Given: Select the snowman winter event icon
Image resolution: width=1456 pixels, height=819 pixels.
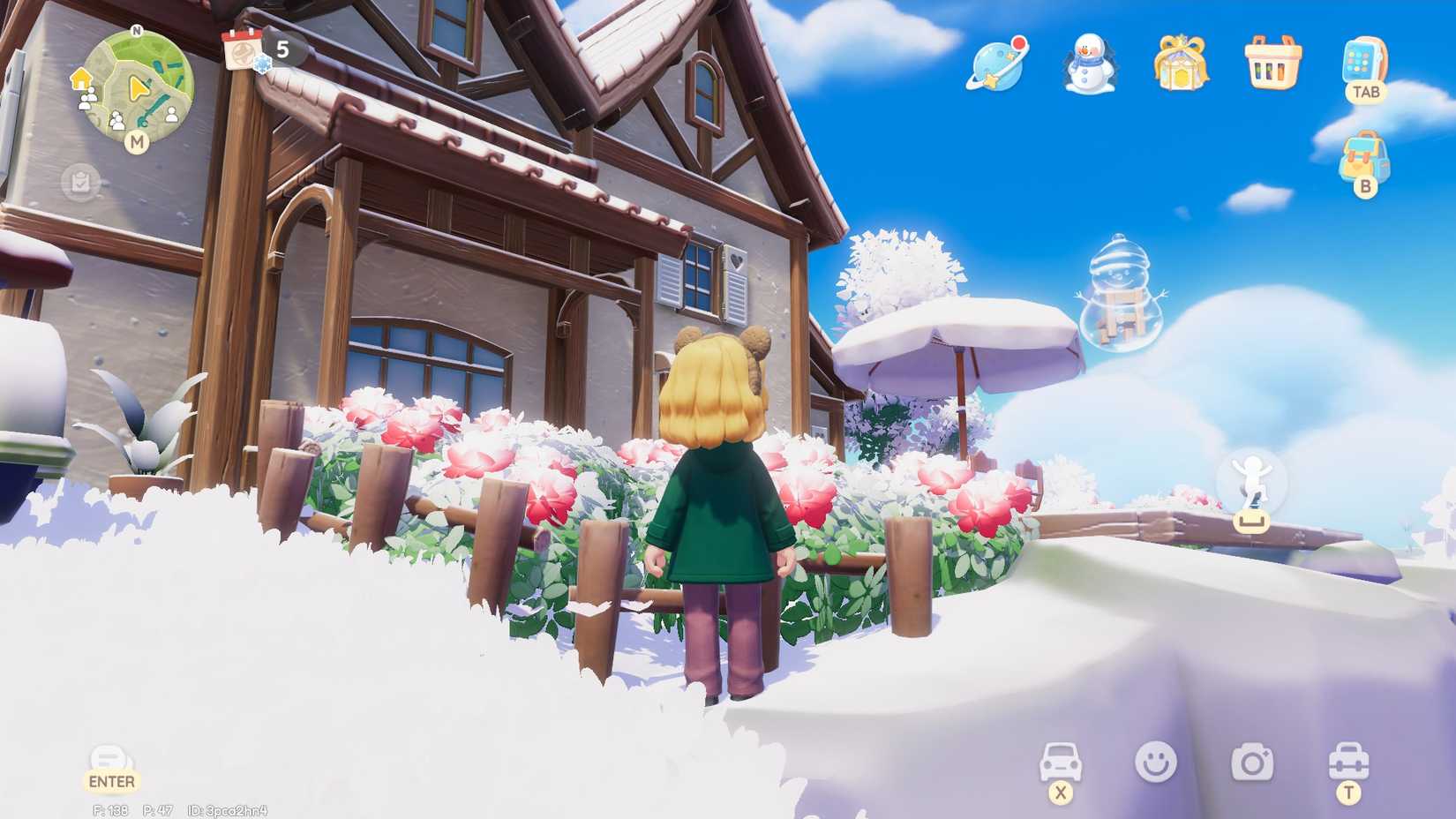Looking at the screenshot, I should pyautogui.click(x=1089, y=64).
